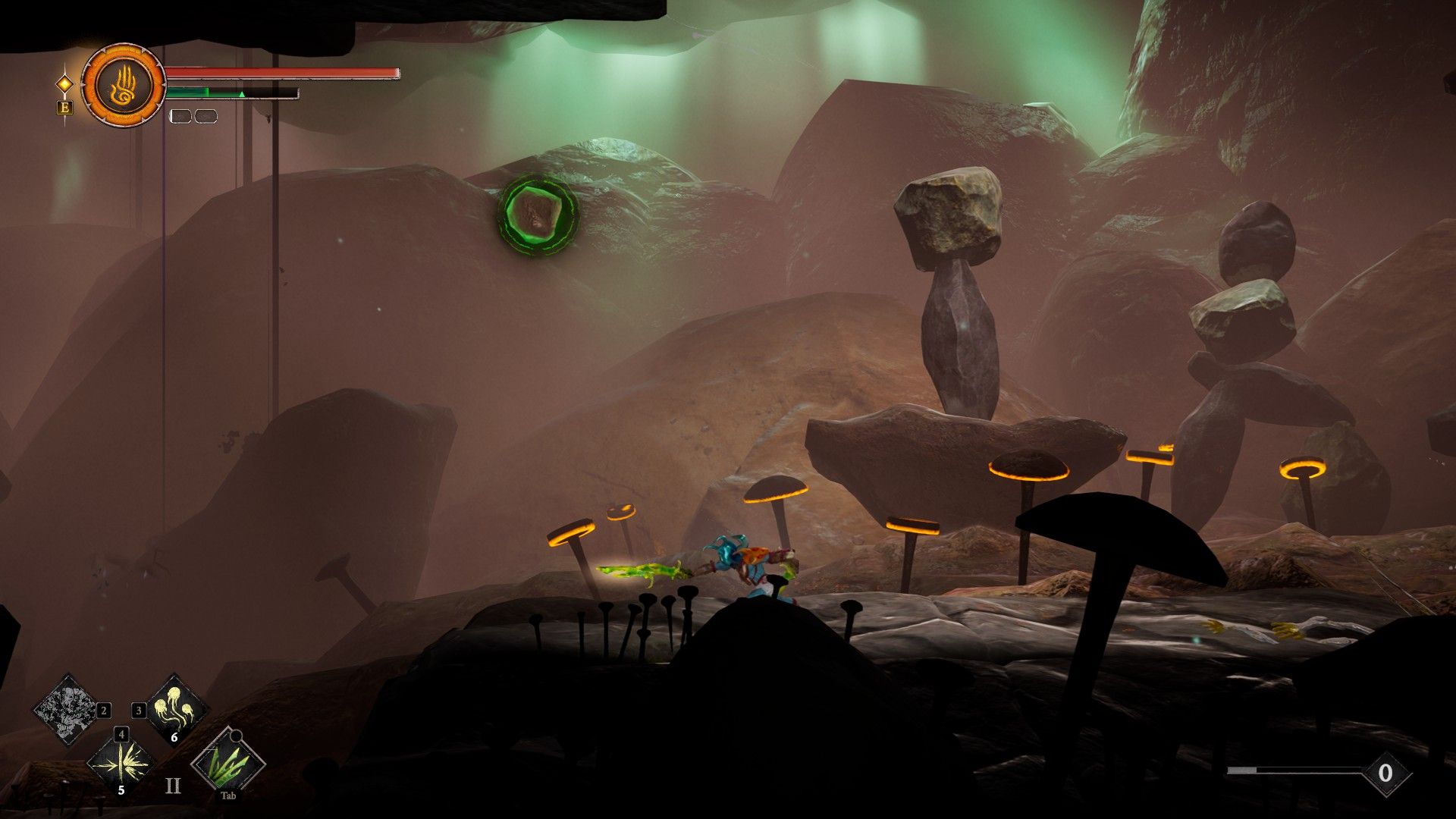Activate the grey speckled ability in slot 2
Screen dimensions: 1456x819
[x=68, y=710]
